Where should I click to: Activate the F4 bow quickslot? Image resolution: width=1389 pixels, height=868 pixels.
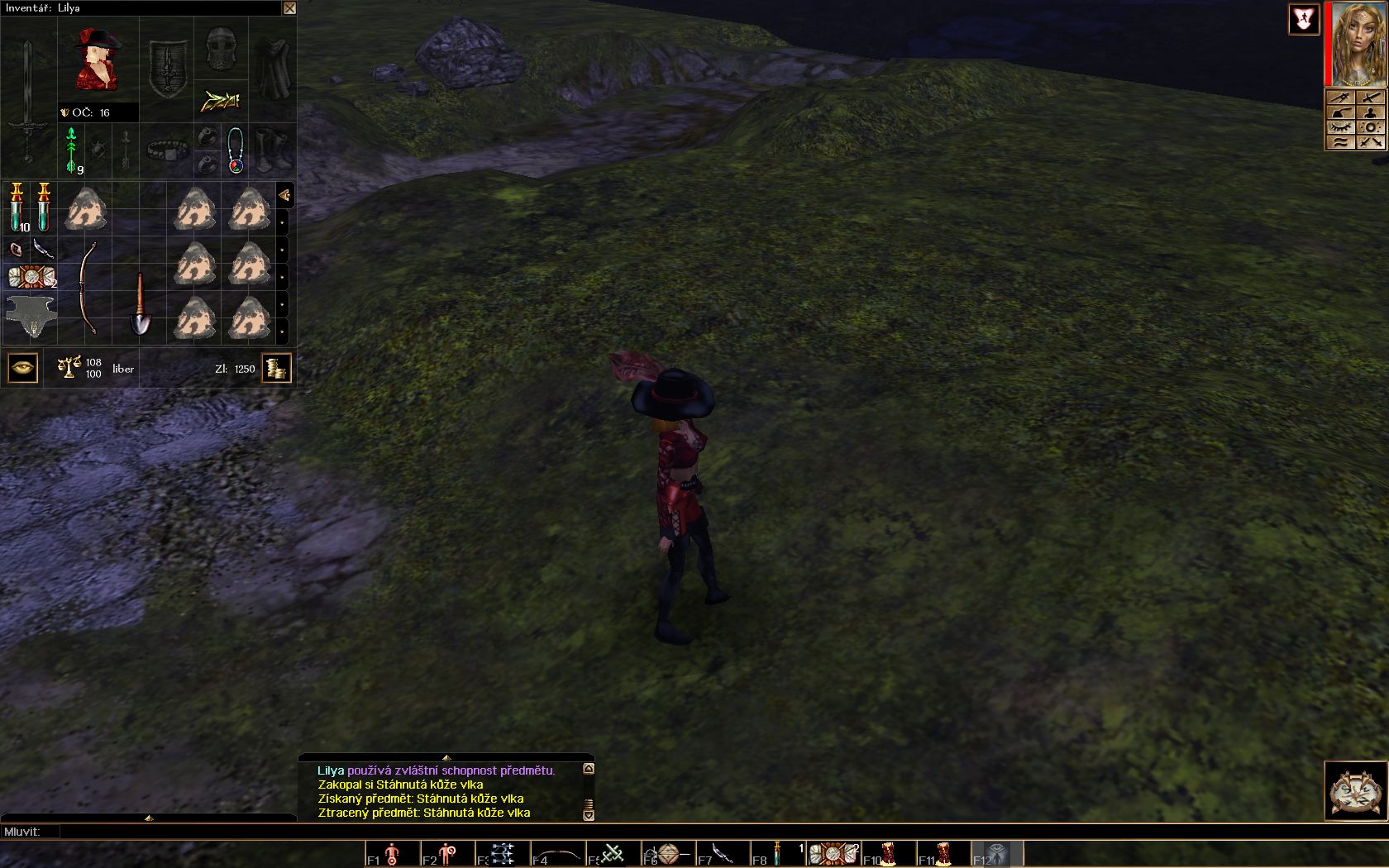tap(556, 853)
